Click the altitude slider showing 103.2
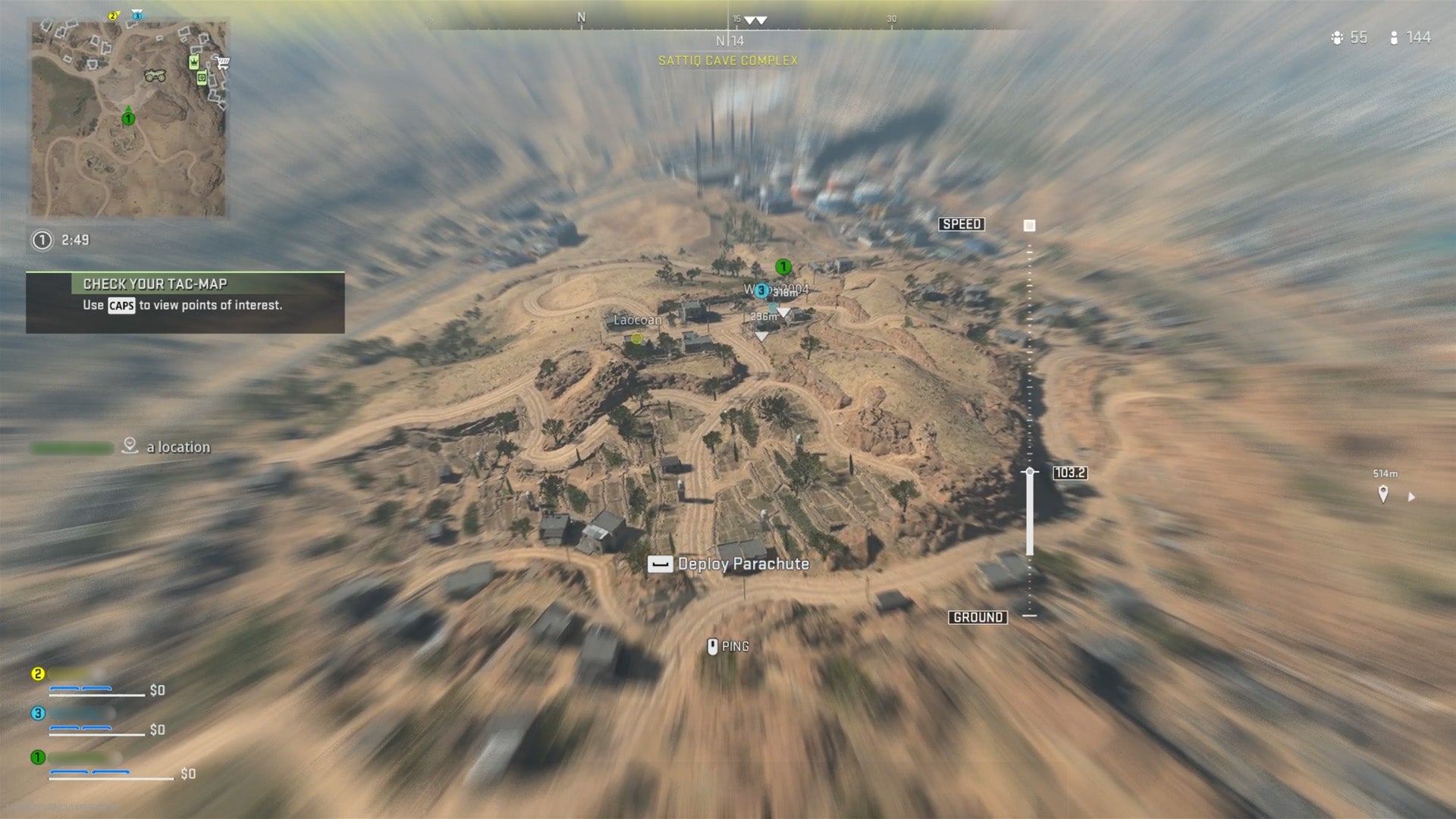The image size is (1456, 819). [x=1031, y=472]
